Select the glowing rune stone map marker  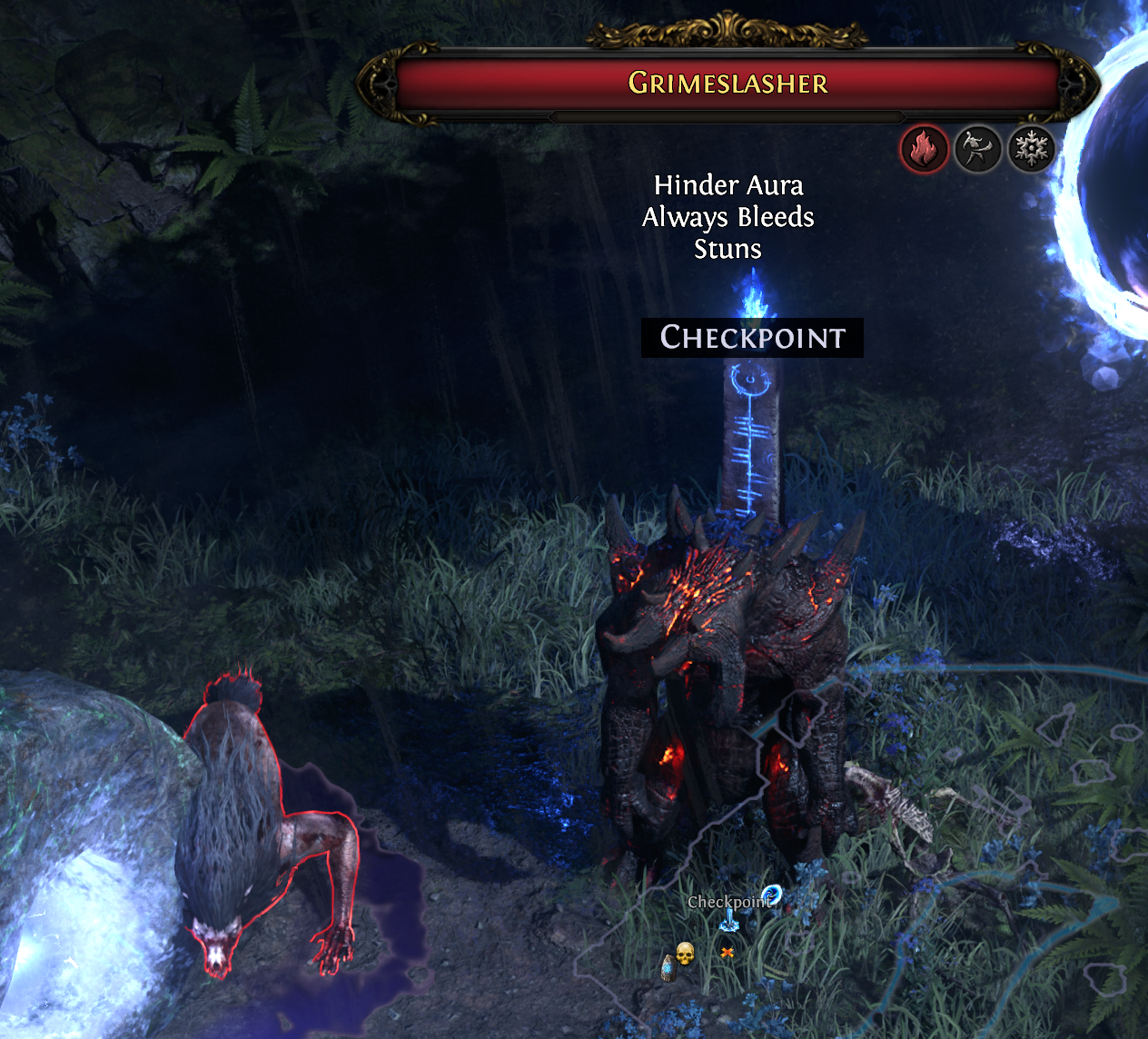click(x=668, y=969)
